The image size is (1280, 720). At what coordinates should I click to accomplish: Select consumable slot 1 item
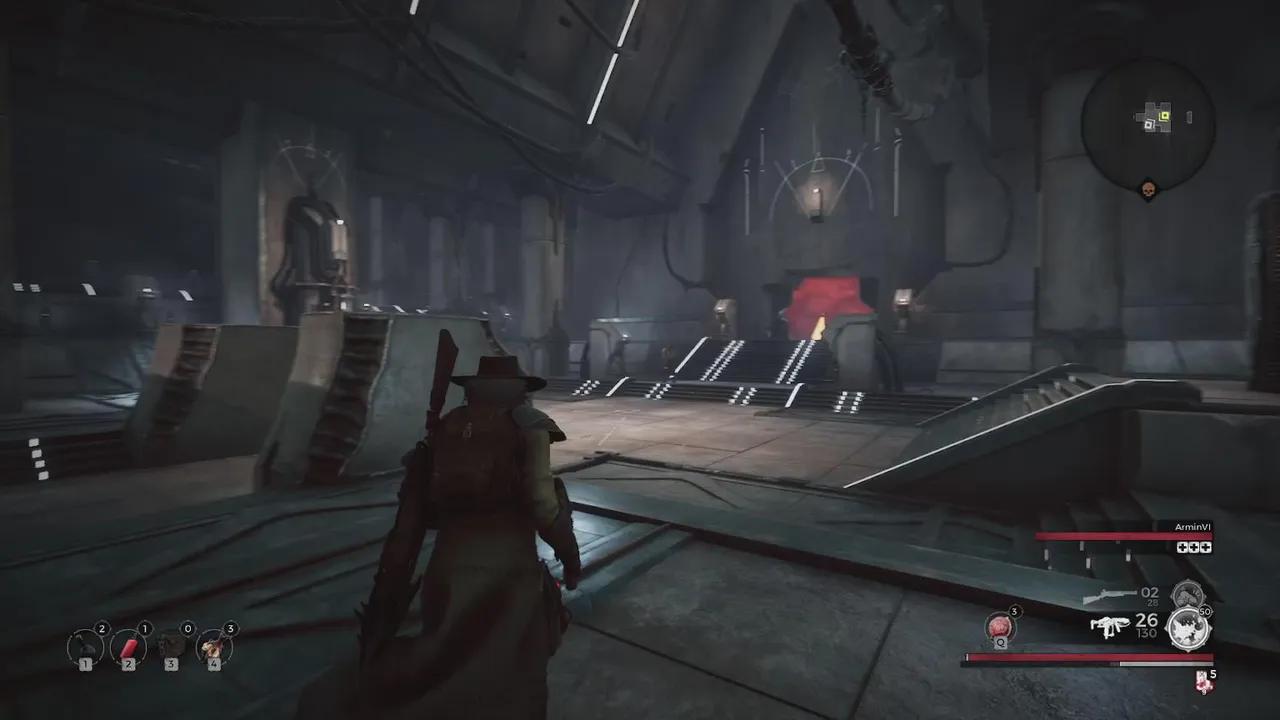[x=85, y=647]
